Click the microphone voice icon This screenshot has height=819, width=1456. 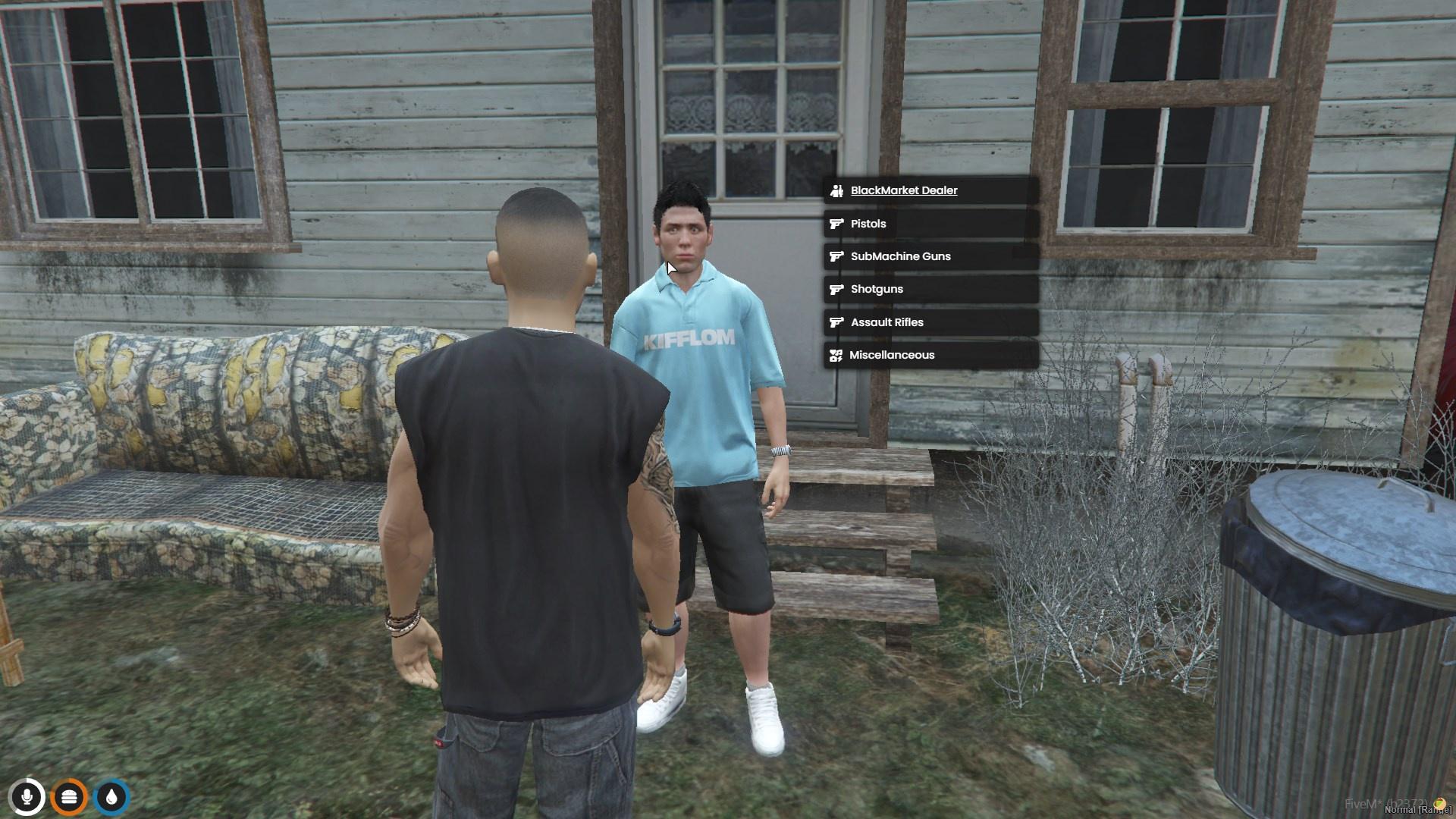[27, 797]
